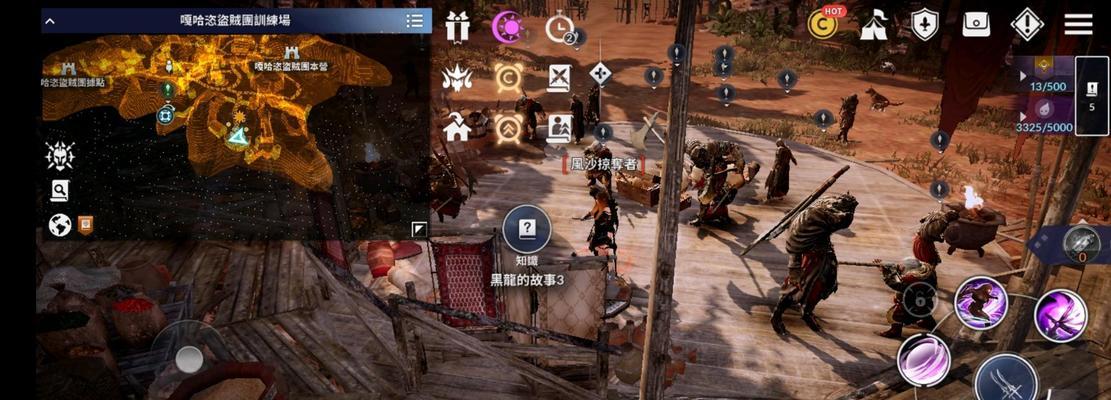This screenshot has width=1111, height=400.
Task: Open the gift box rewards icon
Action: [458, 27]
